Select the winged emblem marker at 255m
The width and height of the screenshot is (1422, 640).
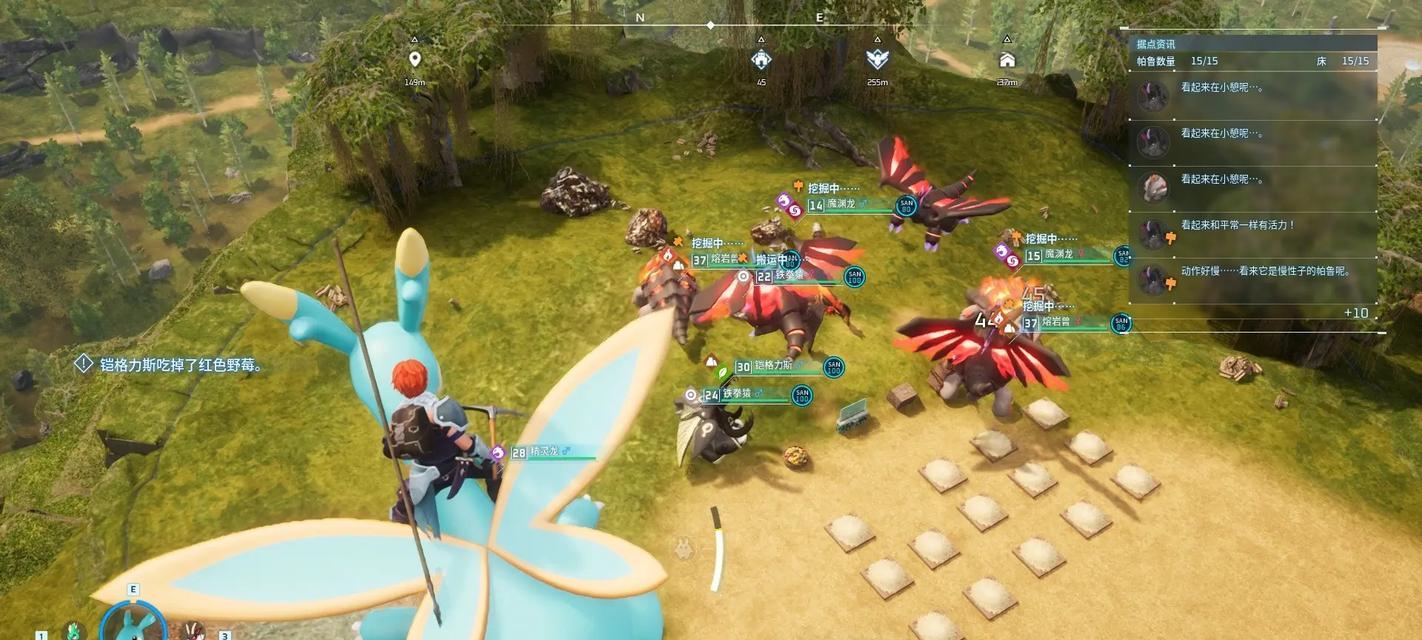(877, 60)
